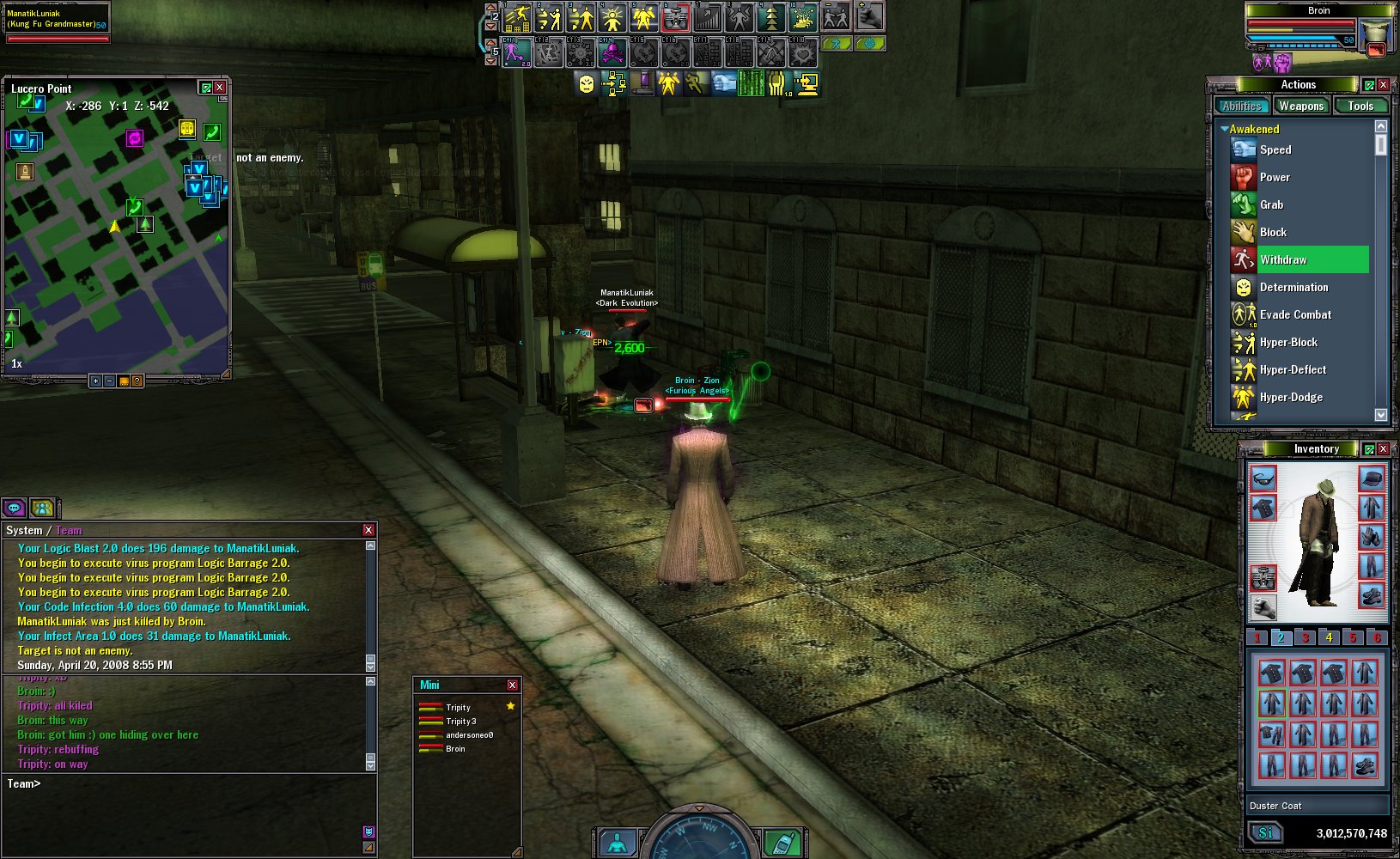
Task: Open the Tools tab in Actions
Action: click(1360, 106)
